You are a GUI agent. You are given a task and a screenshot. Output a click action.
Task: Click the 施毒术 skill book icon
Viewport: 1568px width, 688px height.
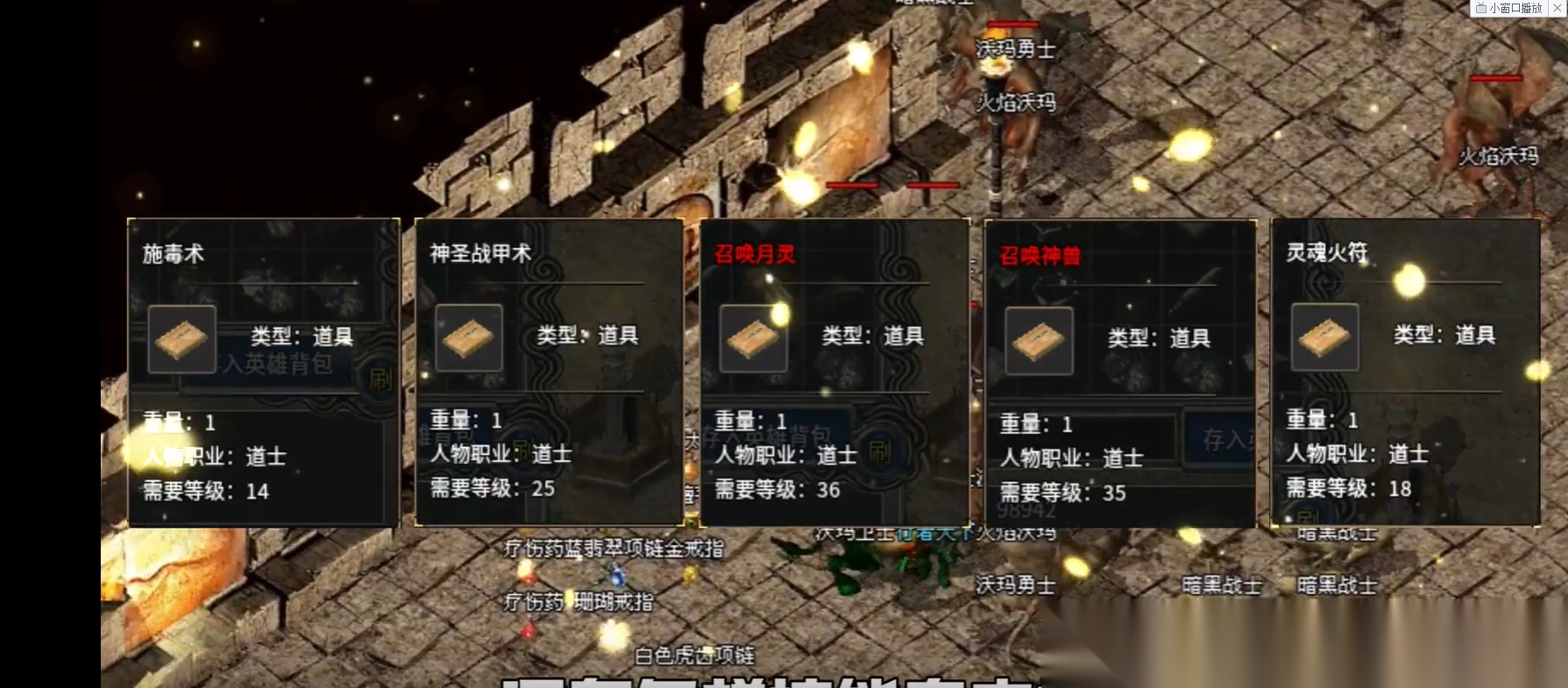tap(181, 340)
